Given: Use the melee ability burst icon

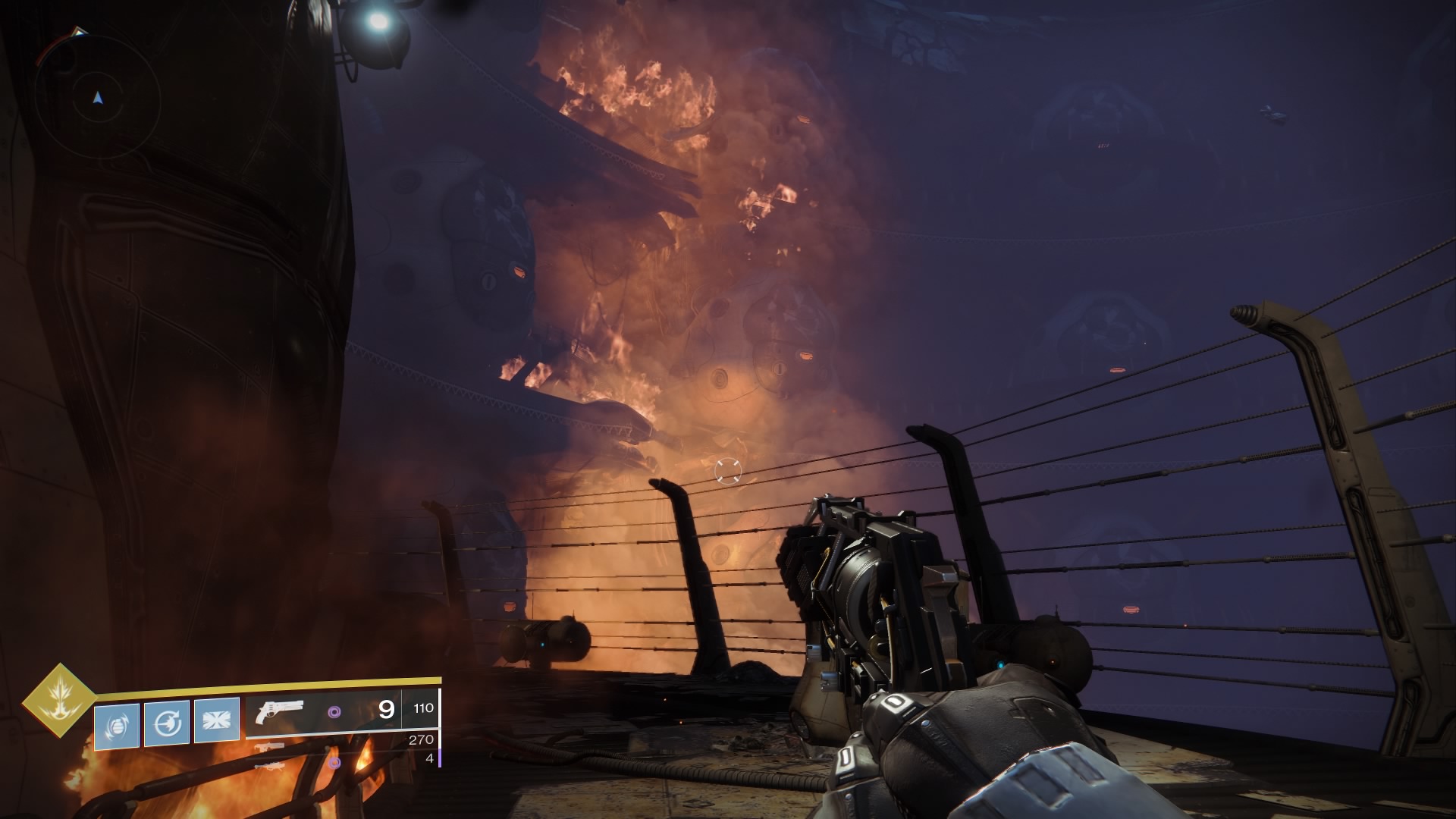Looking at the screenshot, I should [217, 722].
